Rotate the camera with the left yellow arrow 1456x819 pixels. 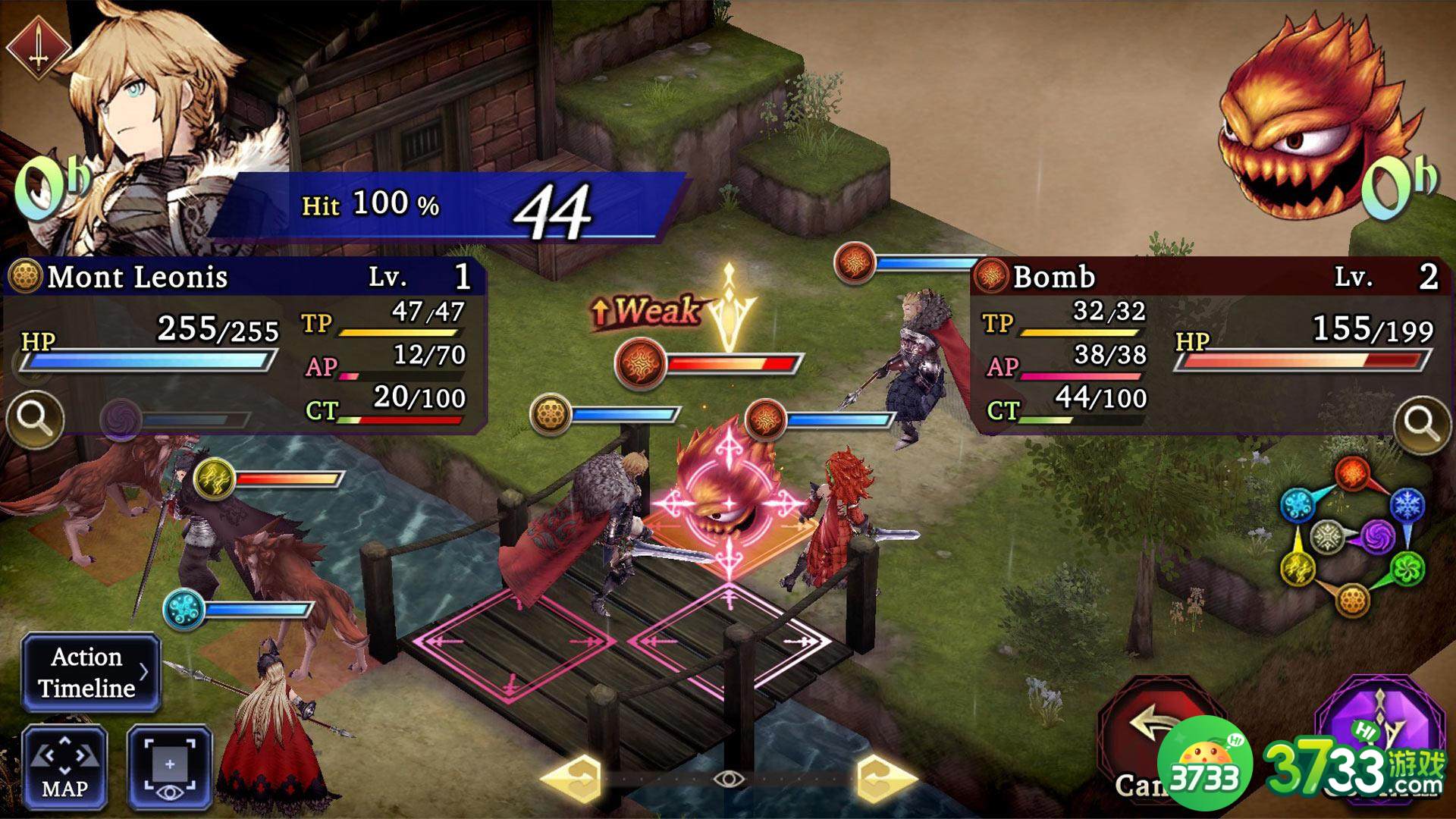click(573, 777)
